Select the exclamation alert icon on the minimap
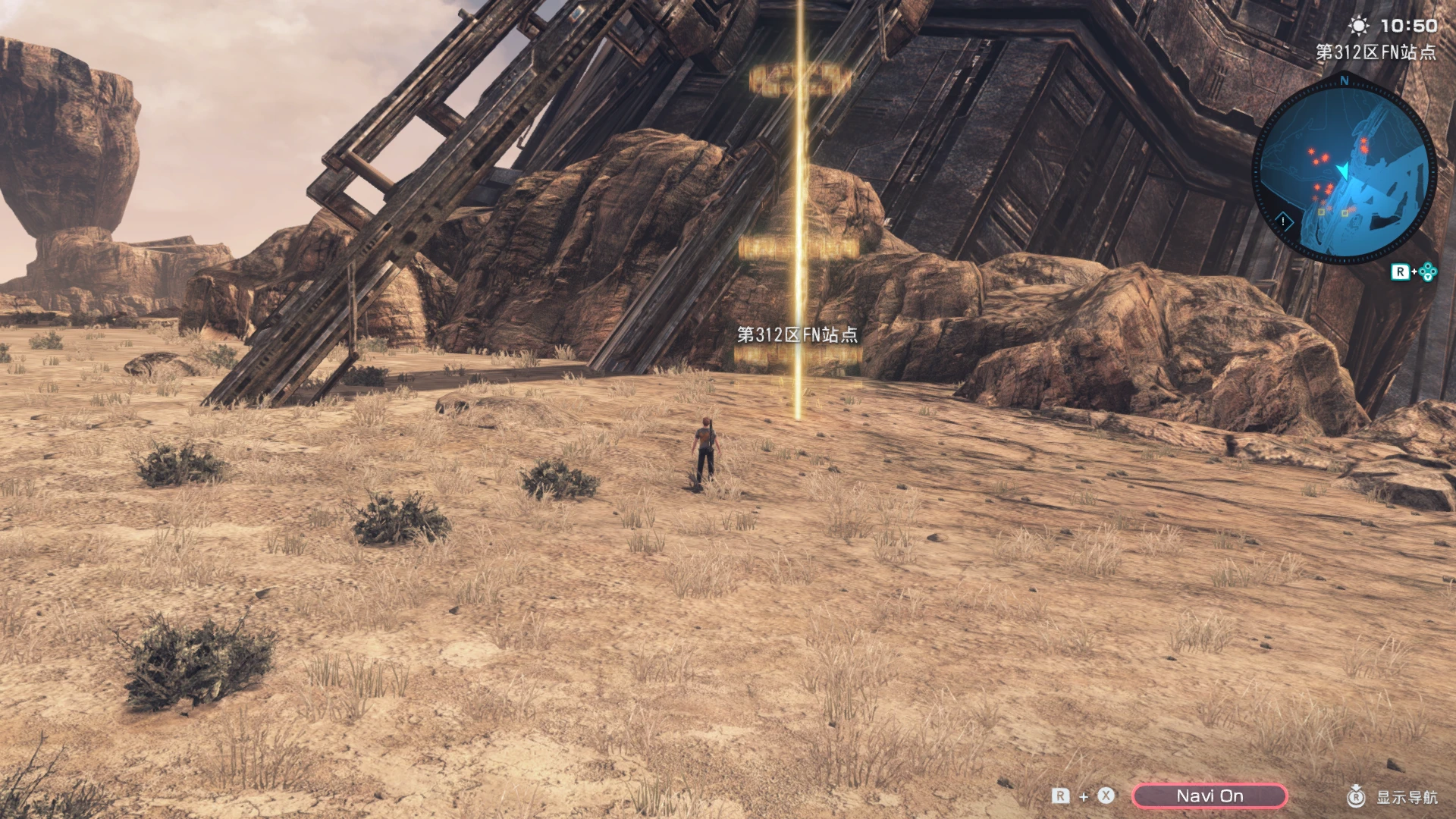The height and width of the screenshot is (819, 1456). pyautogui.click(x=1283, y=221)
